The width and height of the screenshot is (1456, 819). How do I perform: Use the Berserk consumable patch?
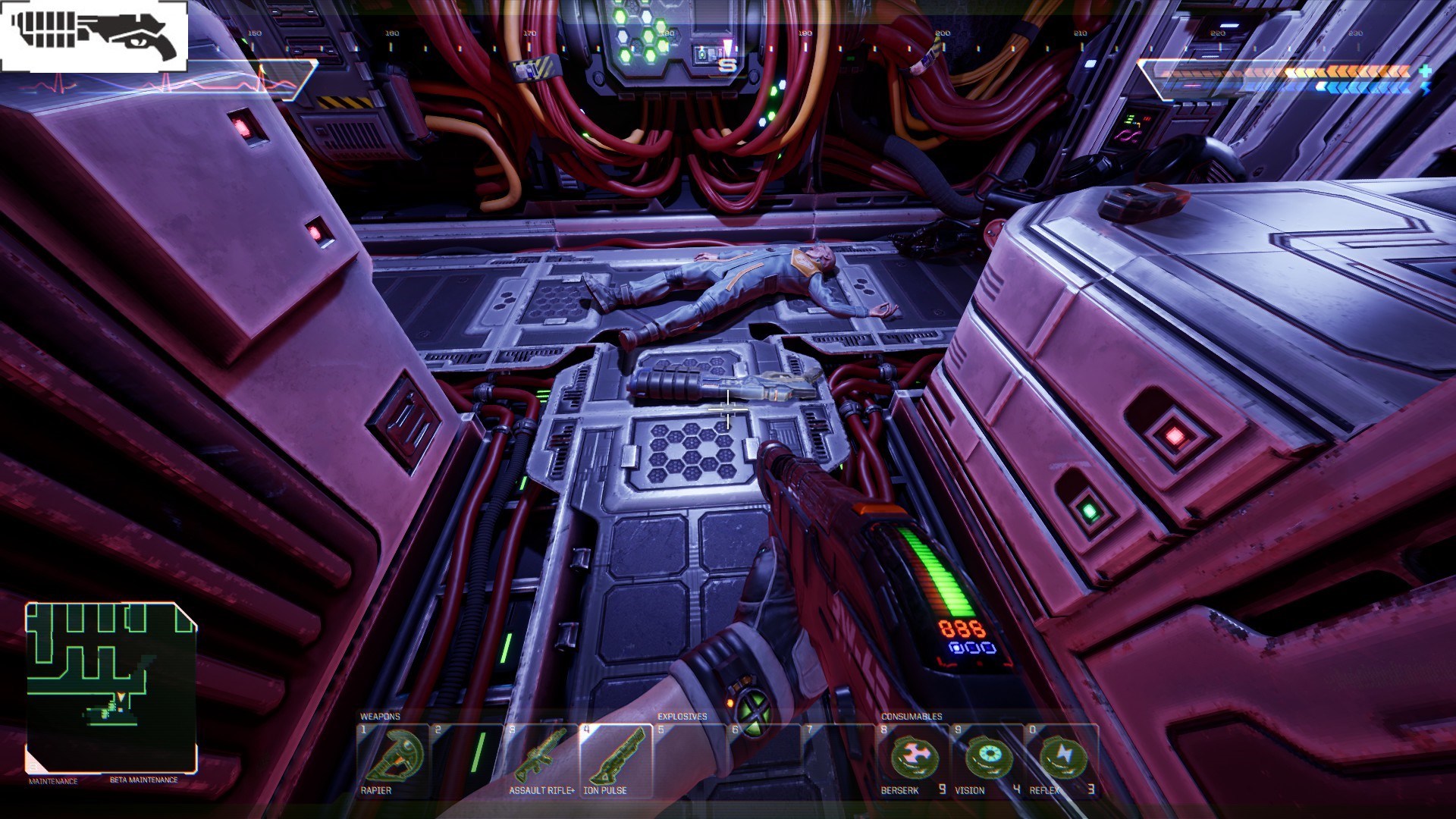pyautogui.click(x=914, y=759)
